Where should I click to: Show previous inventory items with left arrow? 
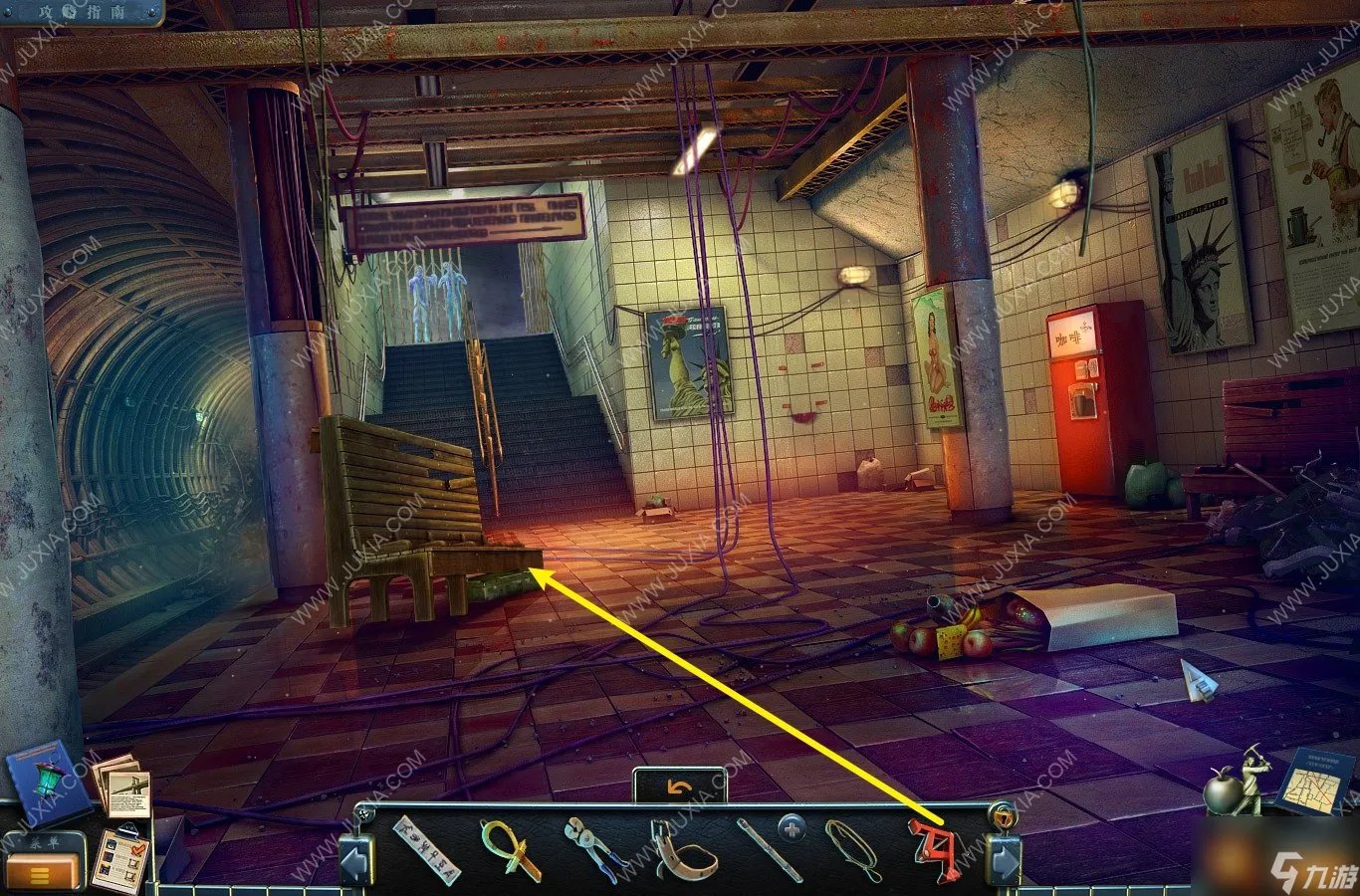[x=355, y=860]
